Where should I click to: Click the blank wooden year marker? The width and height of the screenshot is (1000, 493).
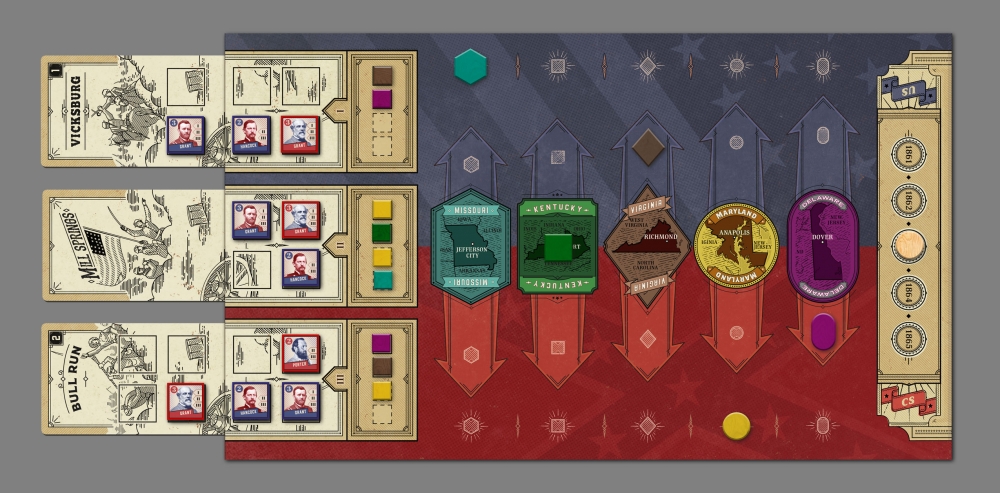coord(908,246)
